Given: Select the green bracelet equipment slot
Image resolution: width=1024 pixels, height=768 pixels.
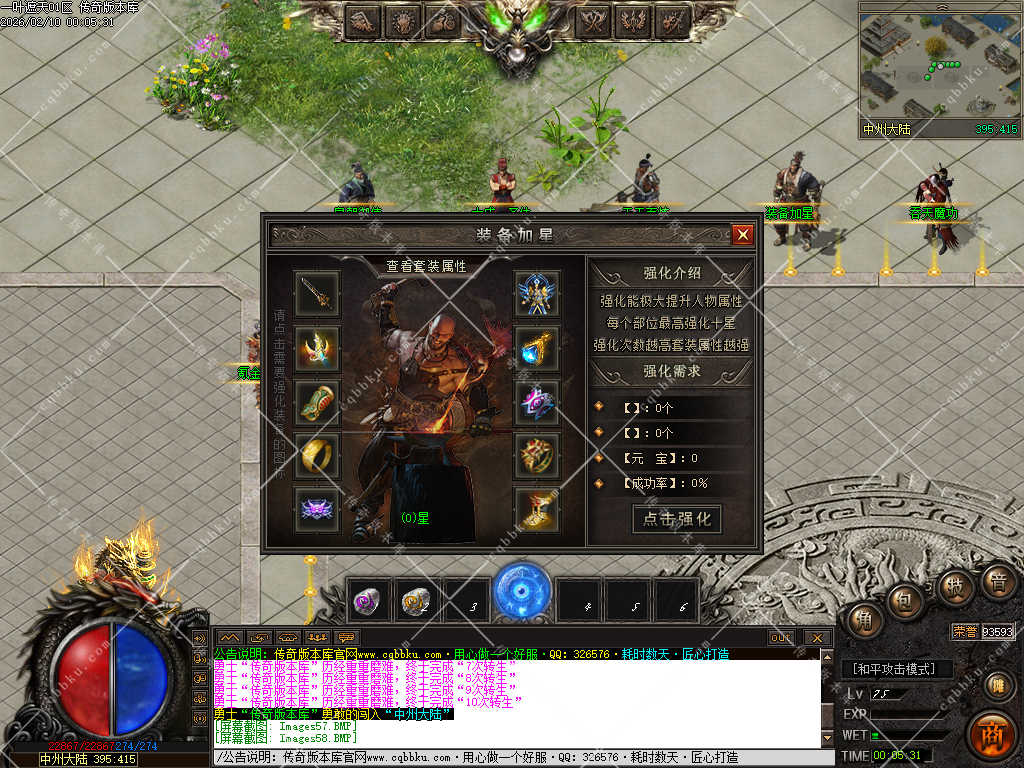Looking at the screenshot, I should click(317, 402).
